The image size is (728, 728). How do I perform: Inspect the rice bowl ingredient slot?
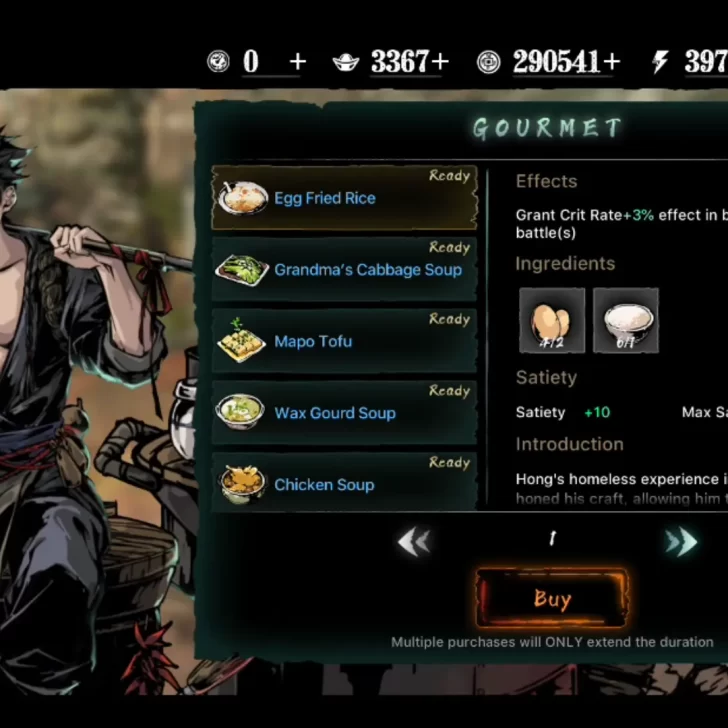(x=626, y=320)
